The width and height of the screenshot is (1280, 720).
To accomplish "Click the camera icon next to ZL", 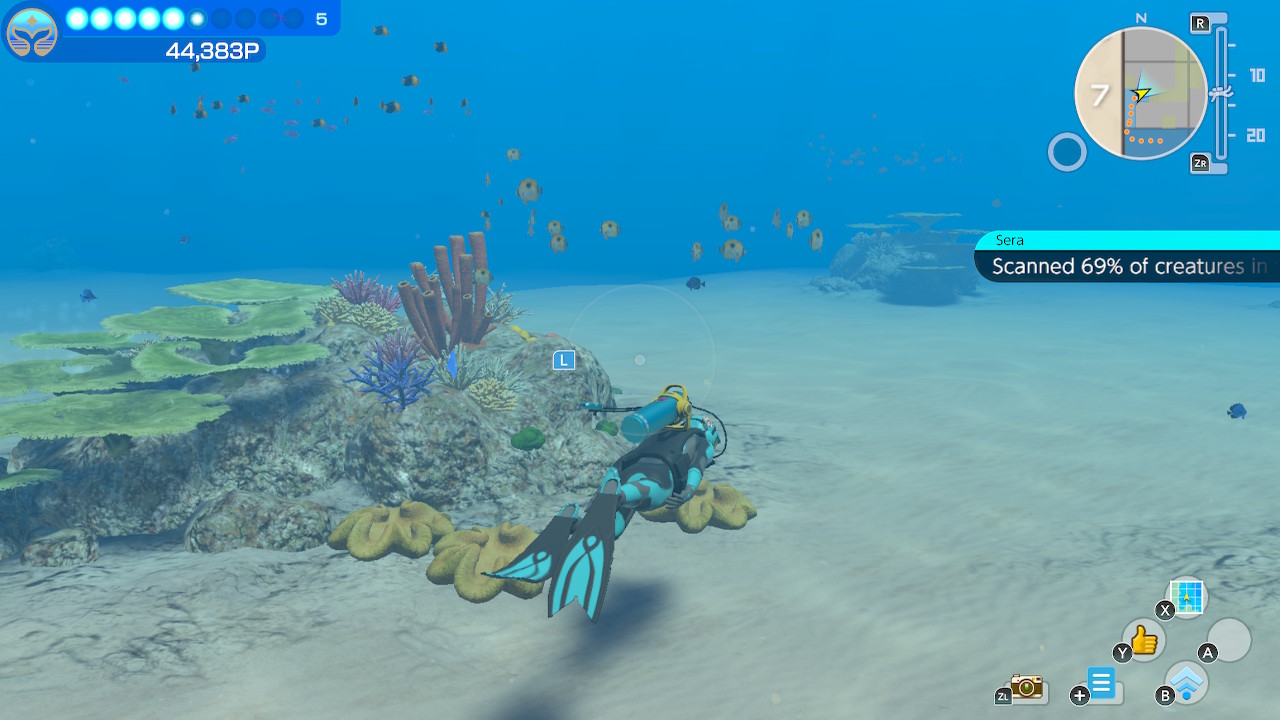I will 1025,688.
